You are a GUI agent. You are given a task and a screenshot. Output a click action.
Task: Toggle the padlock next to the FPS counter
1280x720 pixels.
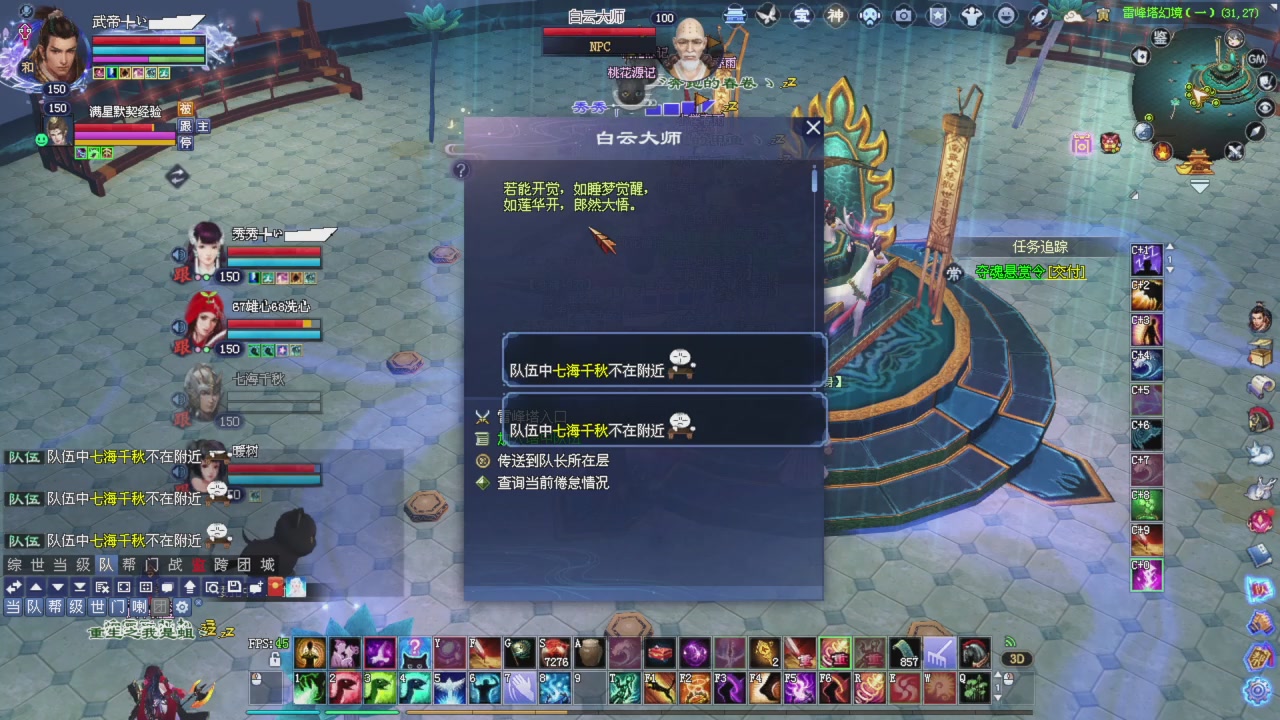coord(277,657)
